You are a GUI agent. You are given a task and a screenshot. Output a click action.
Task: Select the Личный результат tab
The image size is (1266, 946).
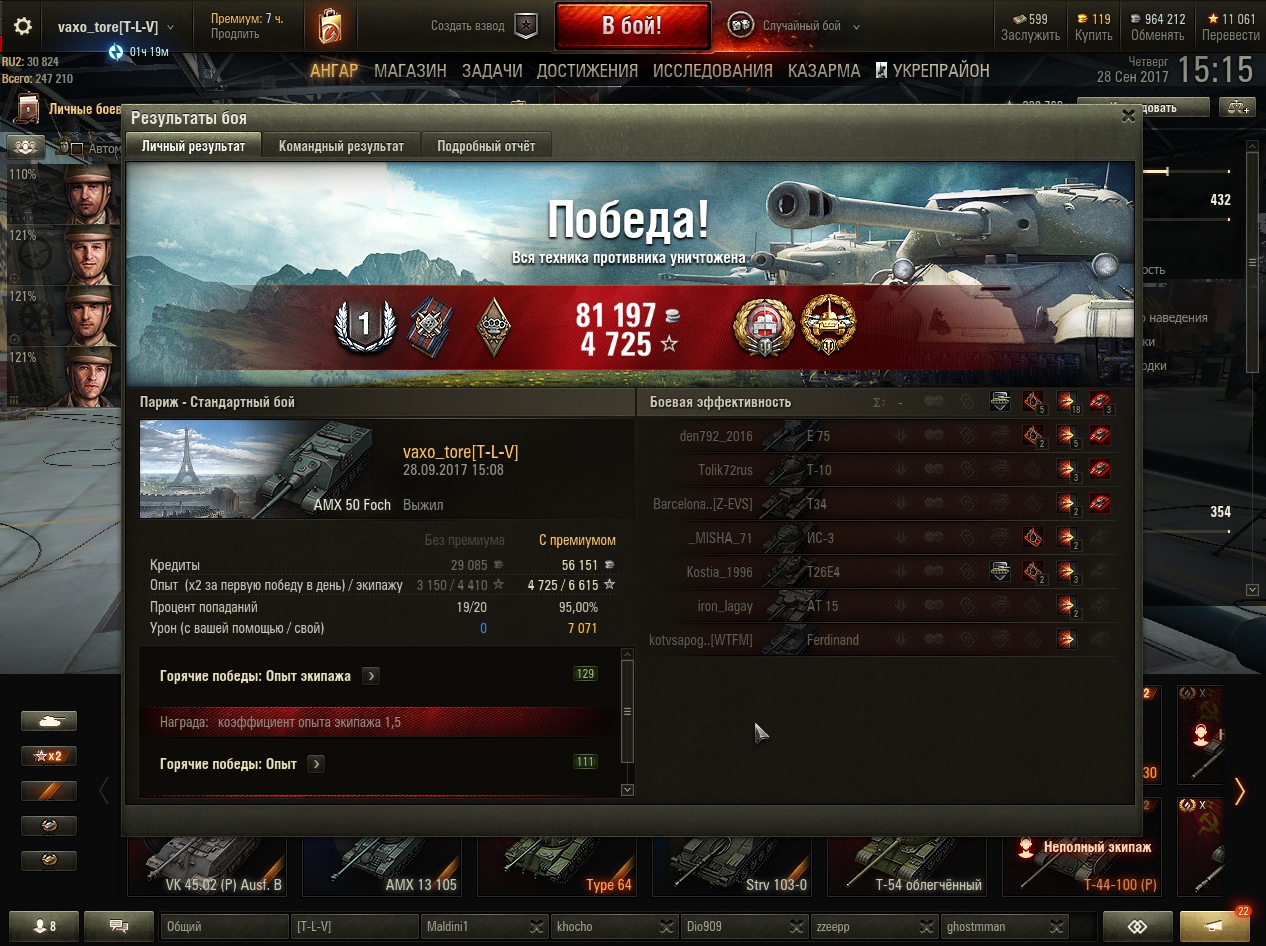coord(193,146)
